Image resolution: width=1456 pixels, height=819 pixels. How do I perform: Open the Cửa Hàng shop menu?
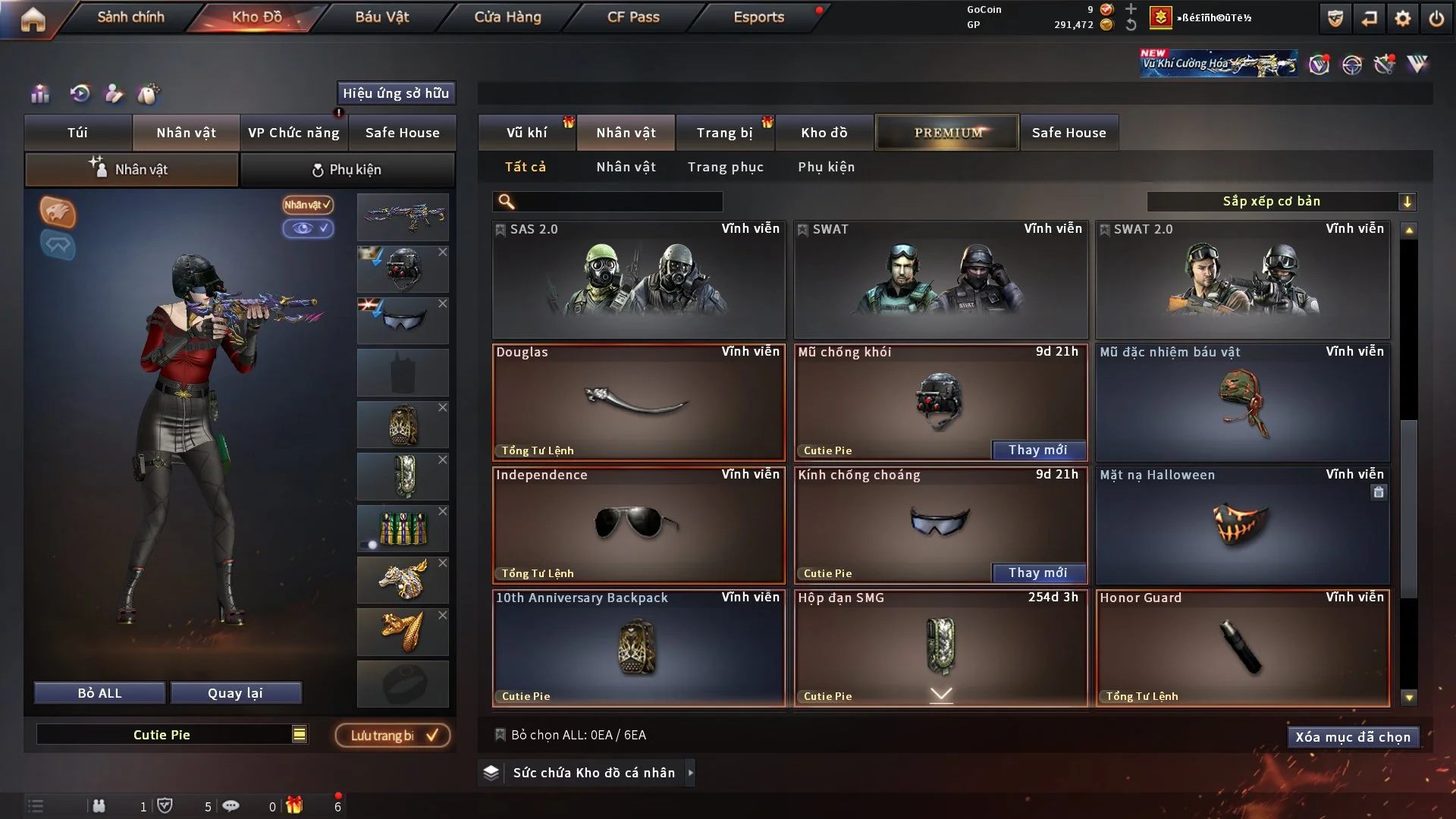(507, 17)
